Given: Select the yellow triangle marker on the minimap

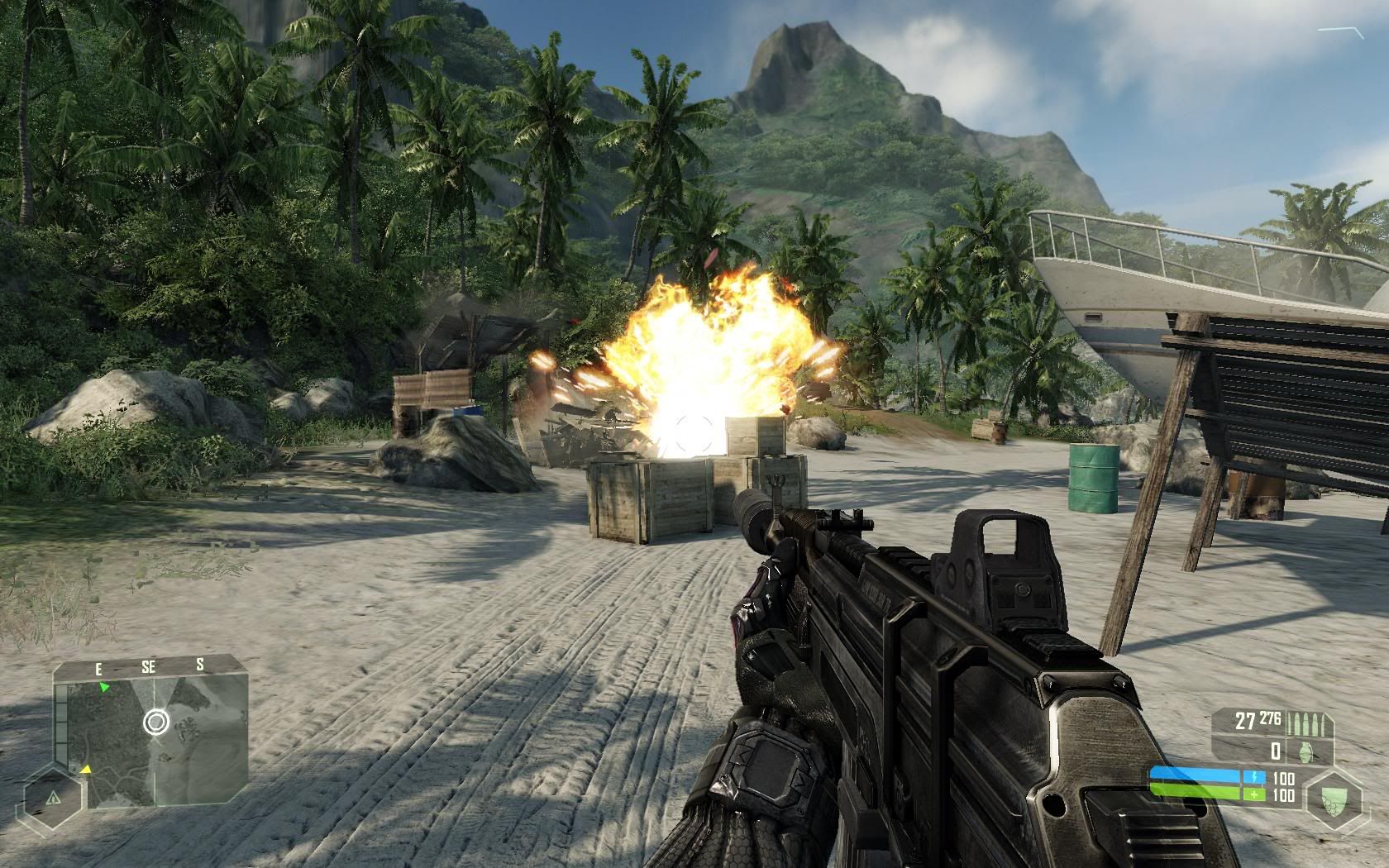Looking at the screenshot, I should point(85,770).
